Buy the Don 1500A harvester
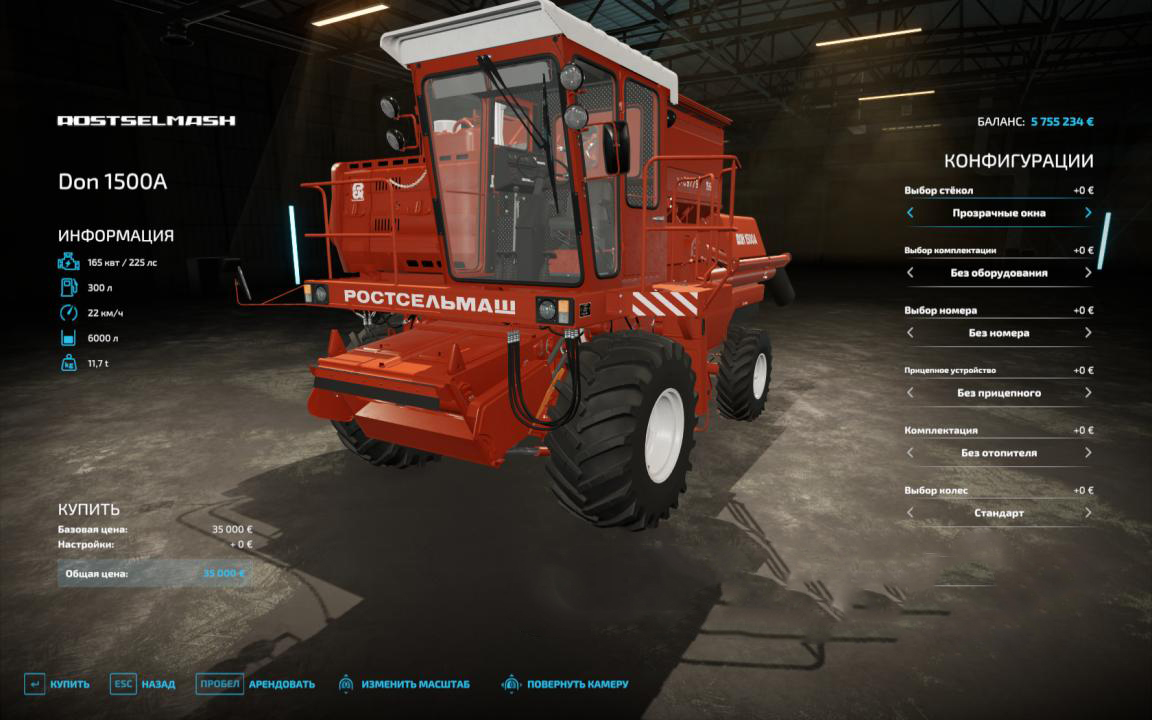Viewport: 1152px width, 720px height. (57, 684)
